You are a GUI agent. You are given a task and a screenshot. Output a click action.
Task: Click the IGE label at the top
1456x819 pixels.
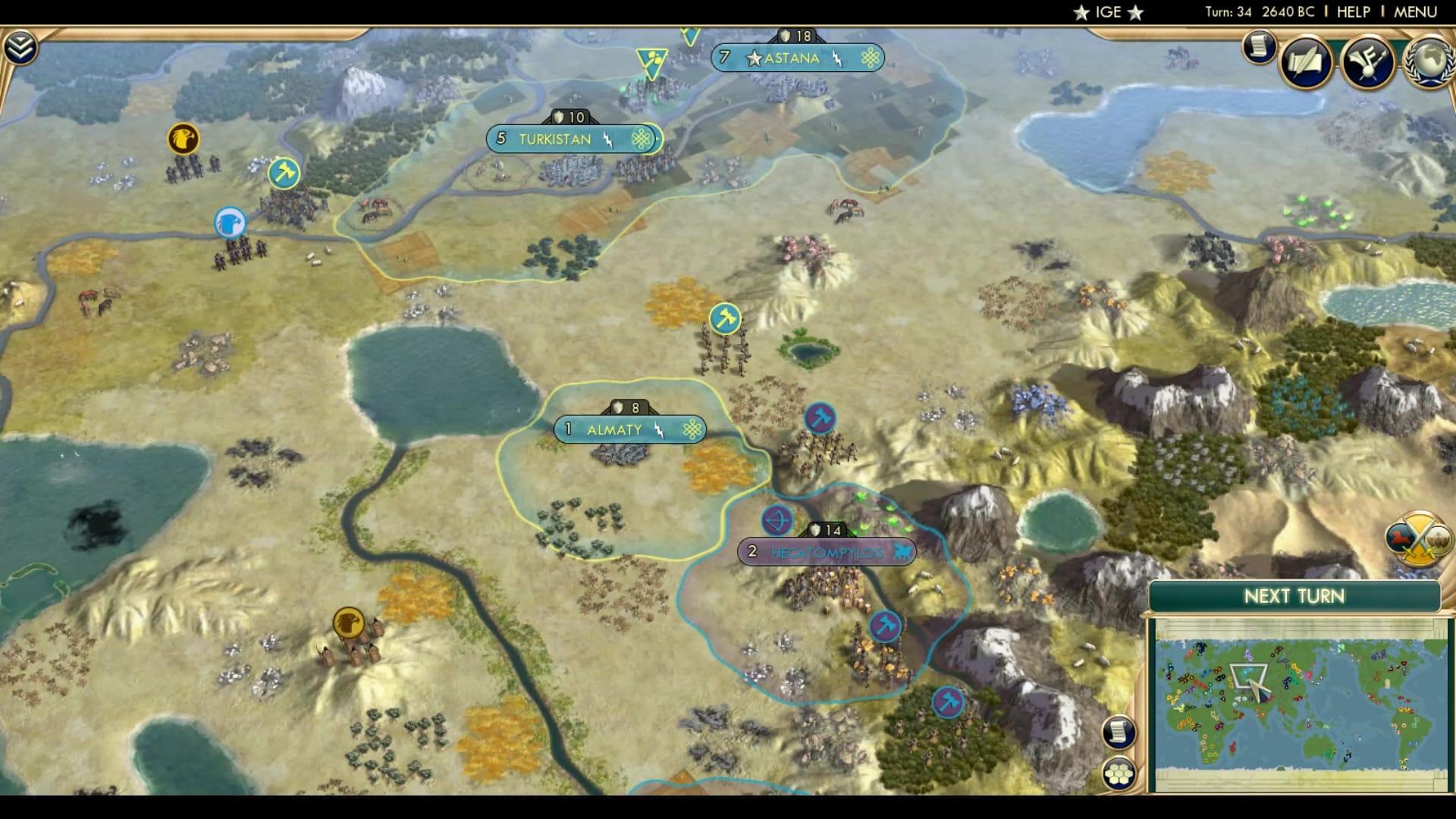click(1107, 12)
